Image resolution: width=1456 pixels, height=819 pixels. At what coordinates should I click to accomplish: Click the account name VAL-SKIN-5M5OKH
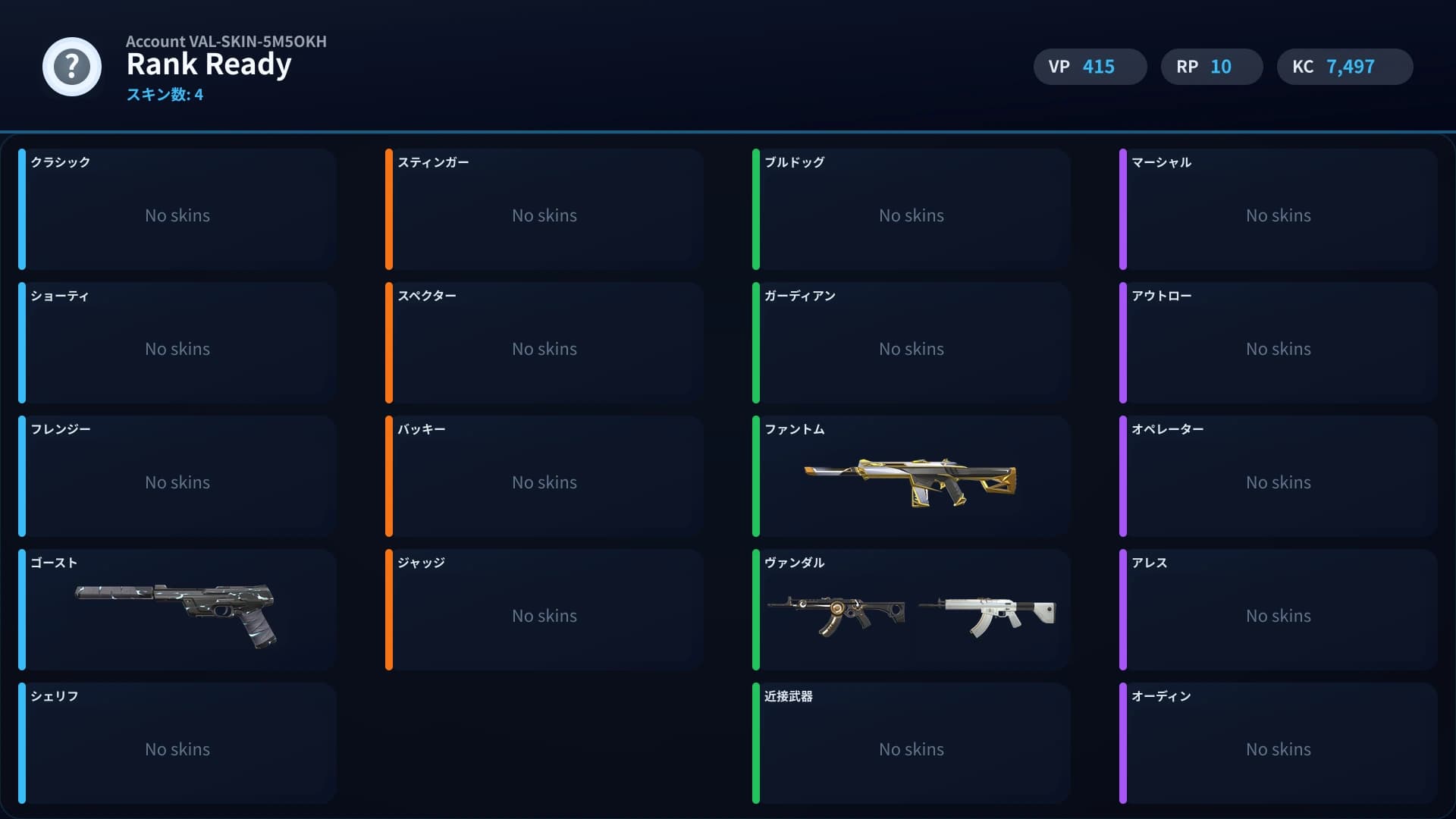click(226, 42)
